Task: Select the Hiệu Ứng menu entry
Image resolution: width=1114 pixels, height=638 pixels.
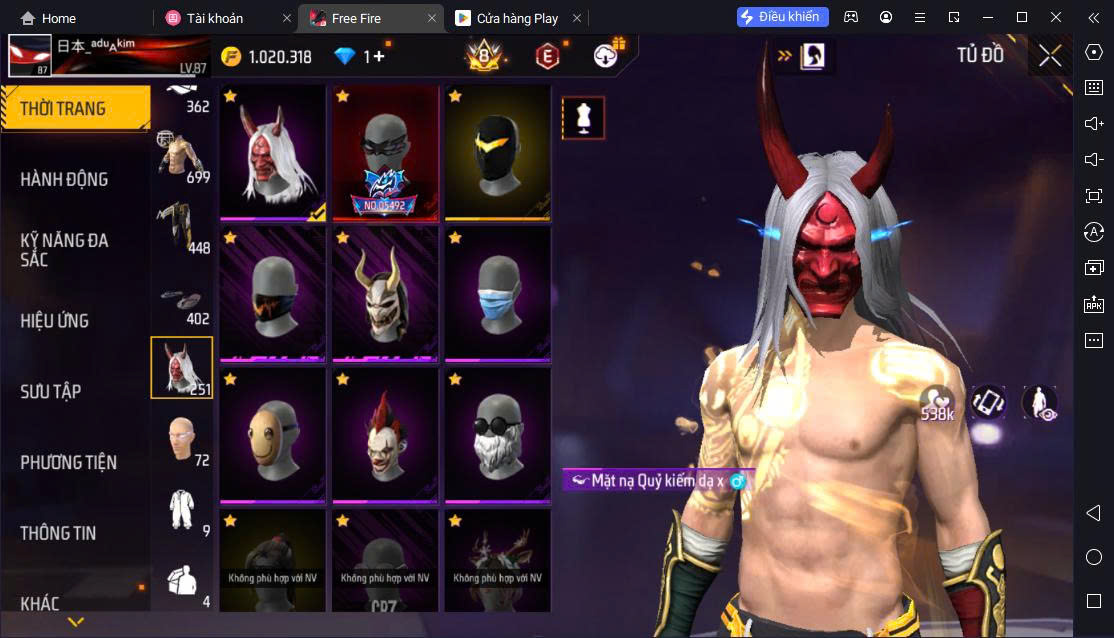Action: 55,320
